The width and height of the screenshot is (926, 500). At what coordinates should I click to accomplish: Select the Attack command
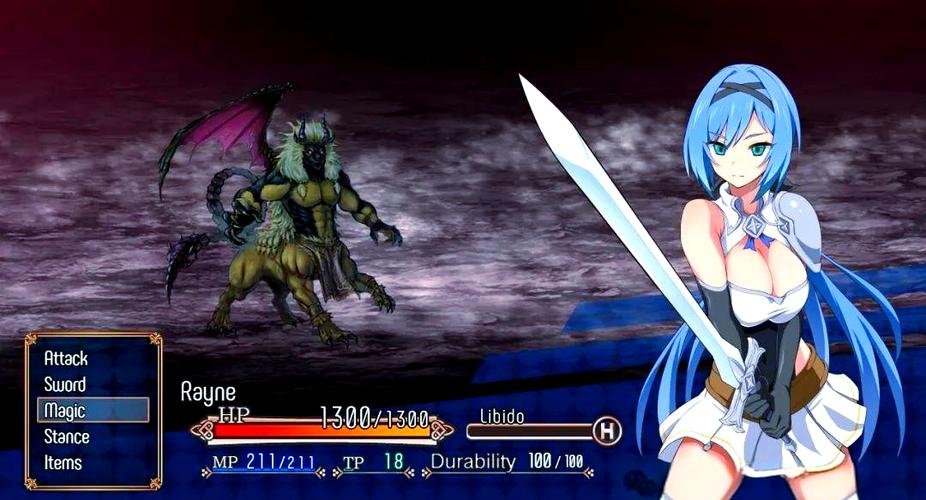pos(66,358)
